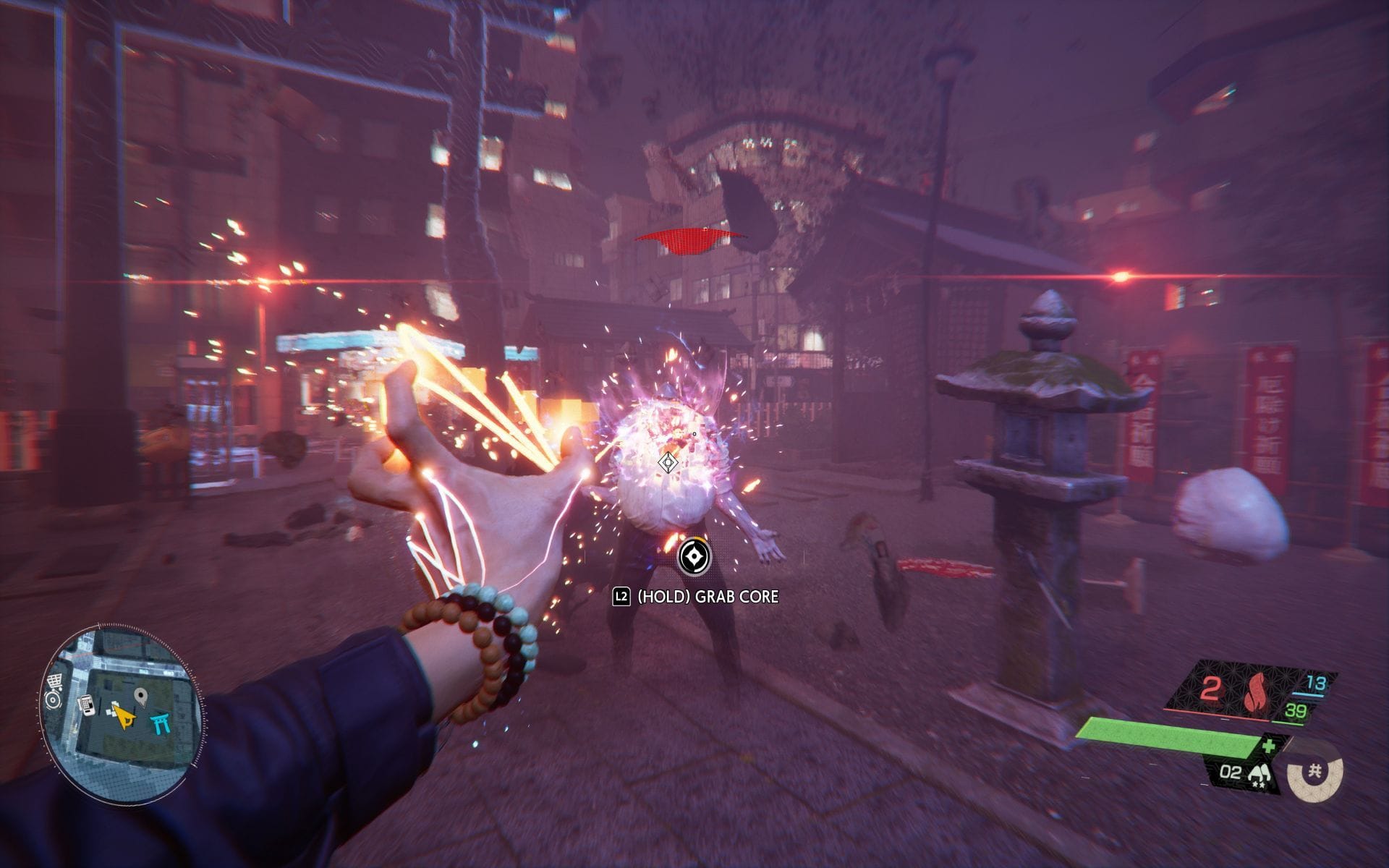
Task: Click the green health plus icon
Action: pos(1267,746)
